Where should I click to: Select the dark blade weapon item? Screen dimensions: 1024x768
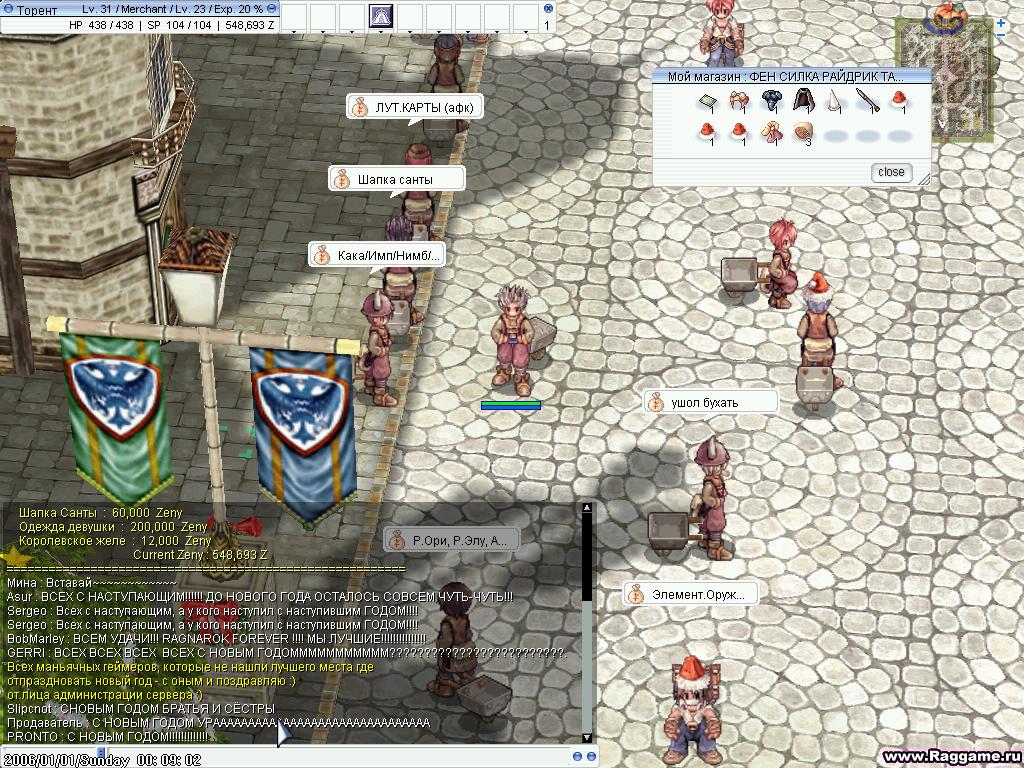867,101
